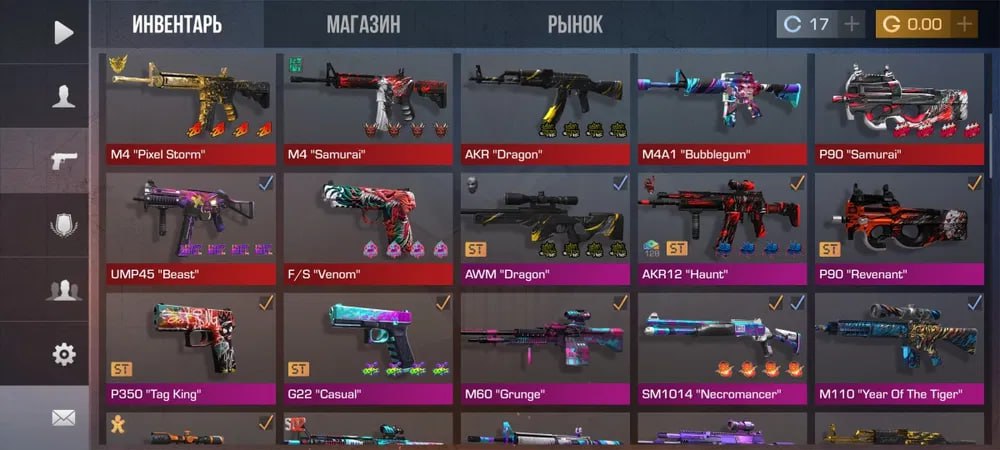Open the settings gear

coord(64,354)
